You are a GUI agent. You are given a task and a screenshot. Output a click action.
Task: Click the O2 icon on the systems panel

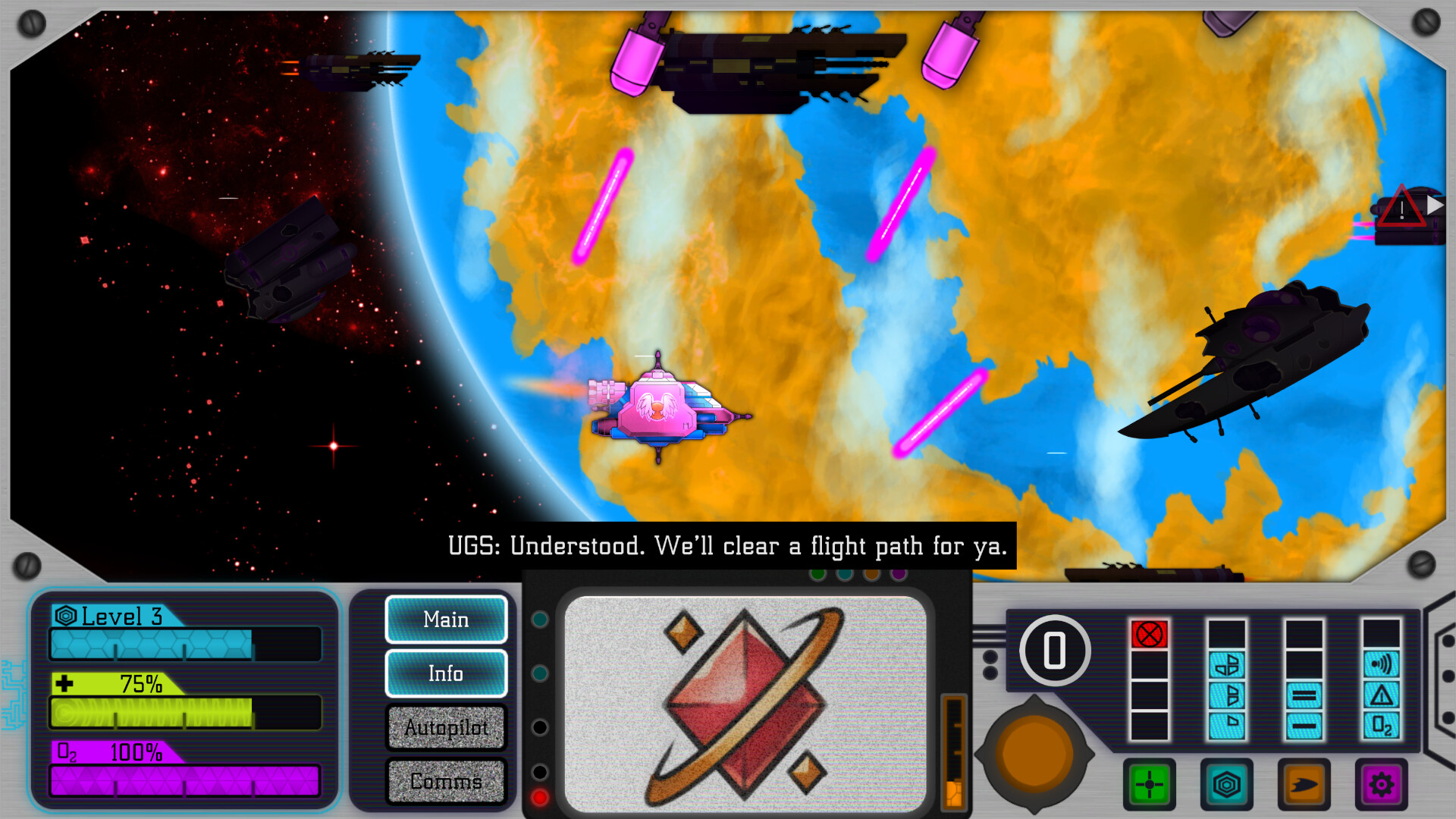coord(1381,724)
